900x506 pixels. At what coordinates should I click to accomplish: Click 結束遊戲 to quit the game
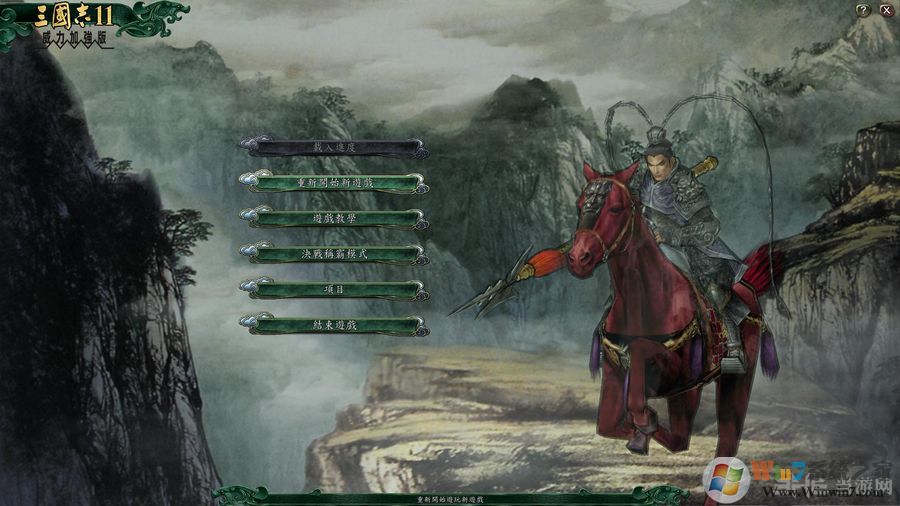coord(334,325)
